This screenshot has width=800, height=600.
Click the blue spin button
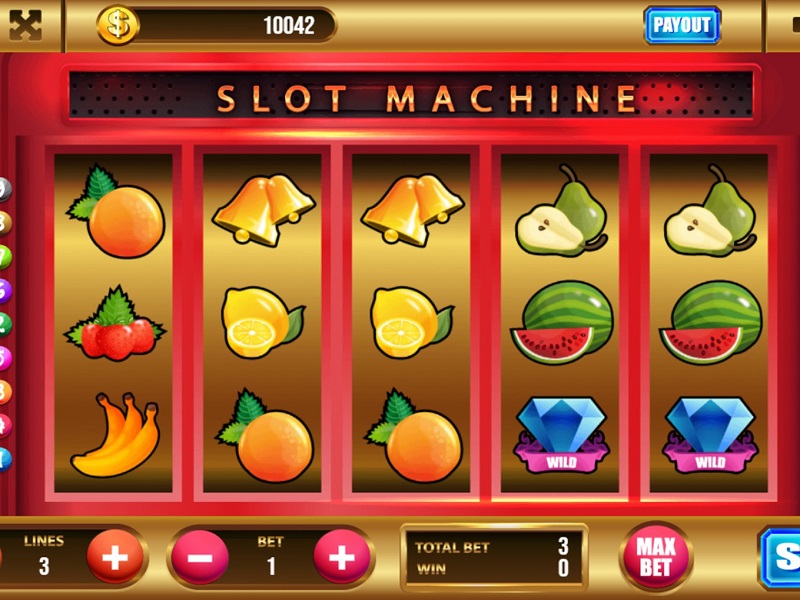point(782,556)
